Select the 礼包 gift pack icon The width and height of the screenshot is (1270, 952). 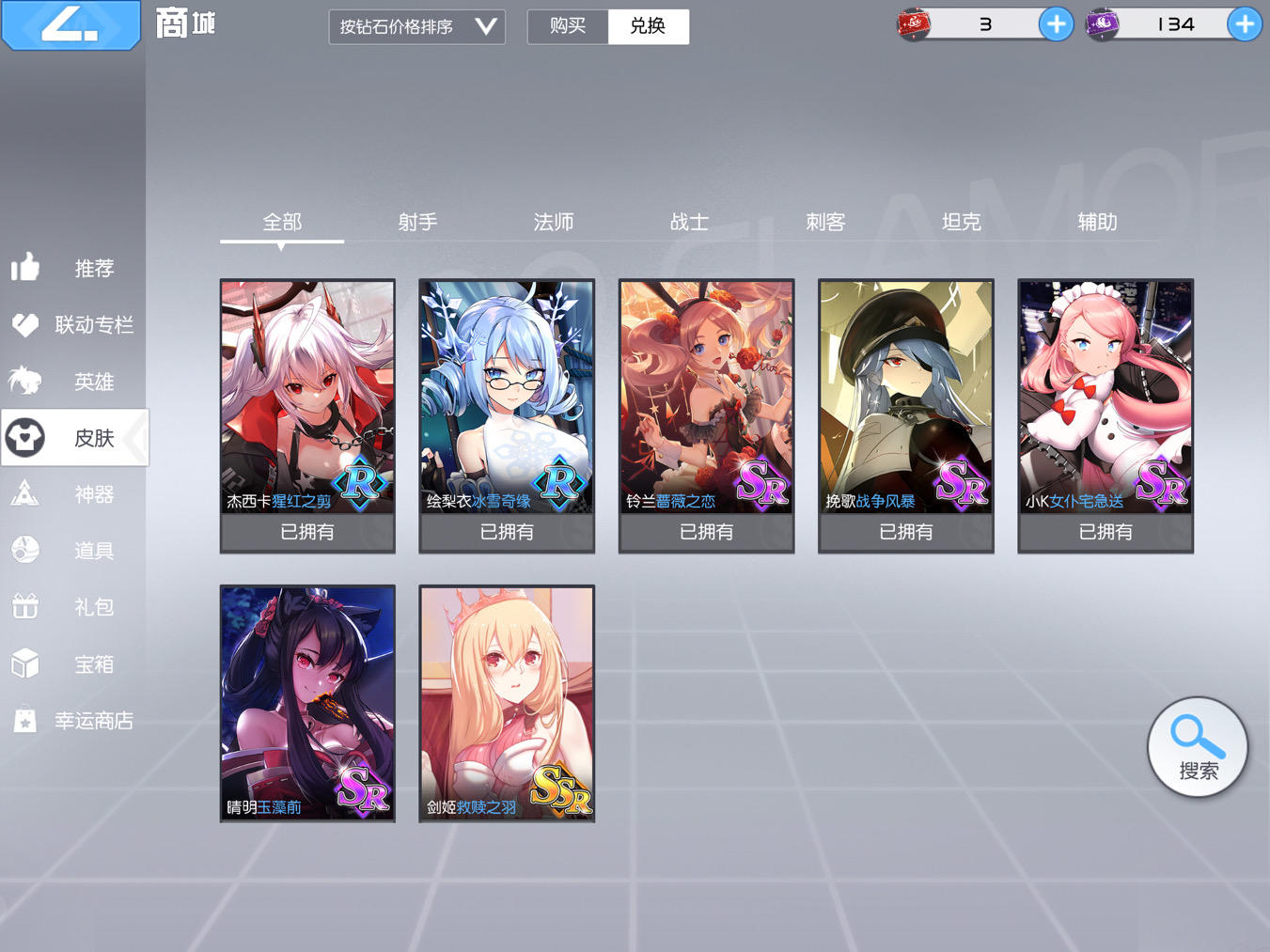[x=25, y=606]
